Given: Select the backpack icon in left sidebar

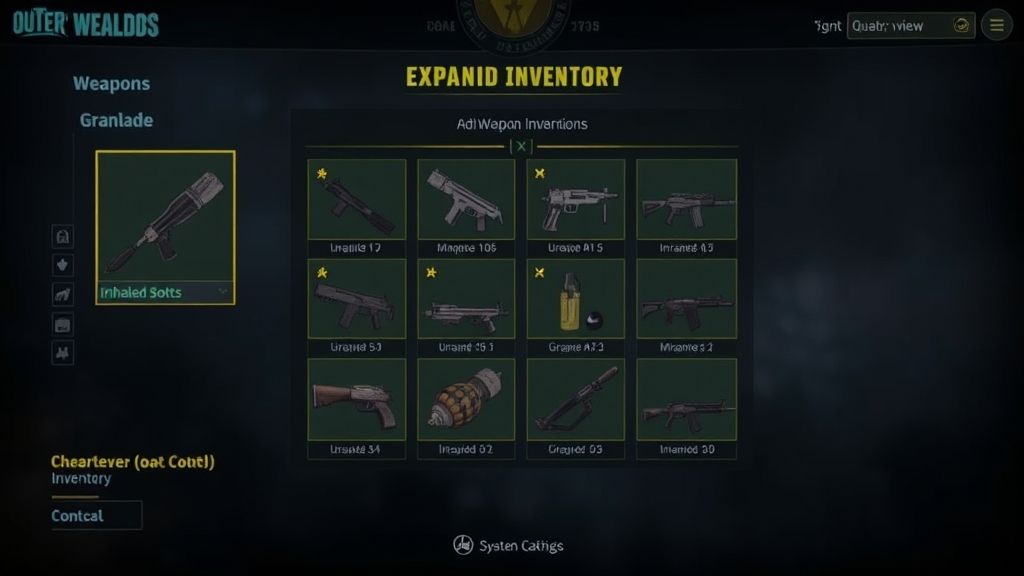Looking at the screenshot, I should [62, 237].
